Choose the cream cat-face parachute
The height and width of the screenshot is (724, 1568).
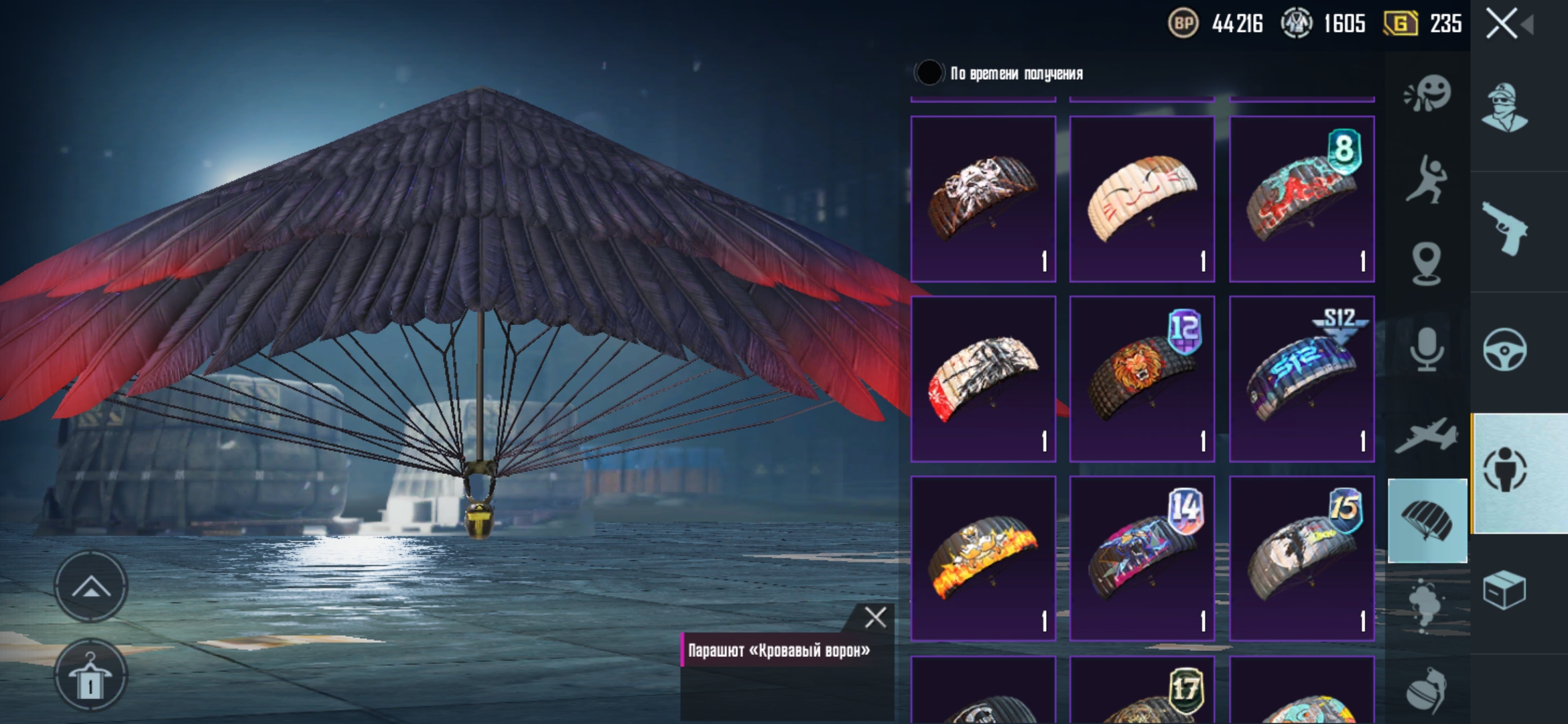point(1142,198)
